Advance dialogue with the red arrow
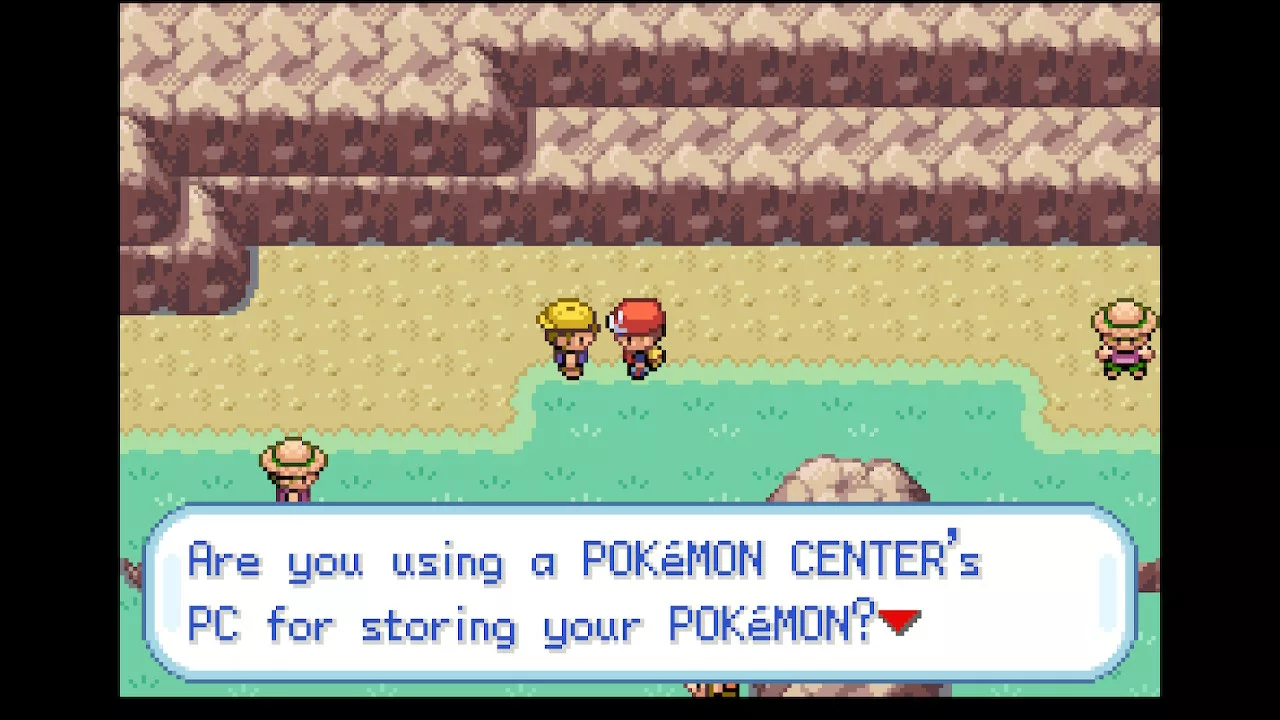The image size is (1280, 720). pyautogui.click(x=899, y=622)
